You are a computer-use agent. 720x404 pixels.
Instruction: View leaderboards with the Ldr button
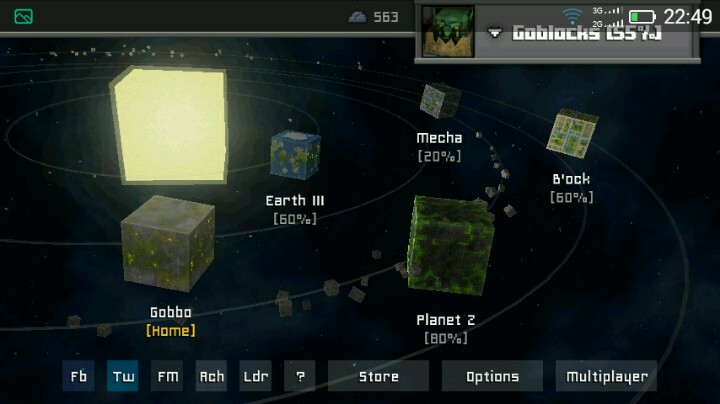256,377
